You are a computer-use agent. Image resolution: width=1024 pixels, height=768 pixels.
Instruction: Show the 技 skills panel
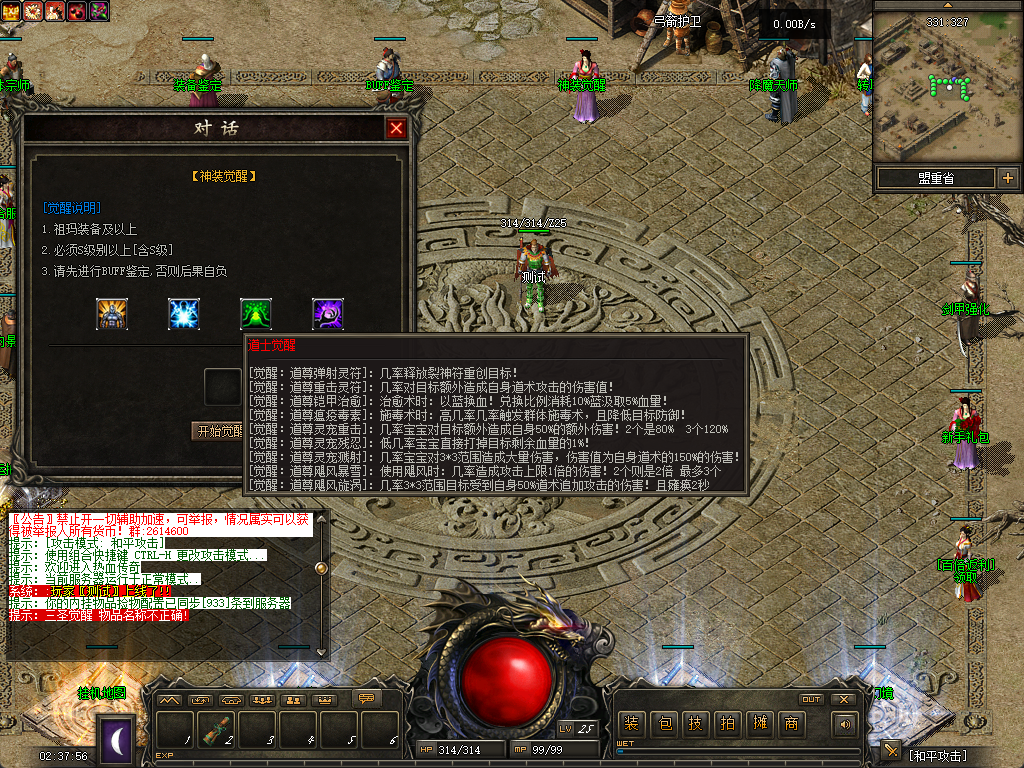(695, 724)
